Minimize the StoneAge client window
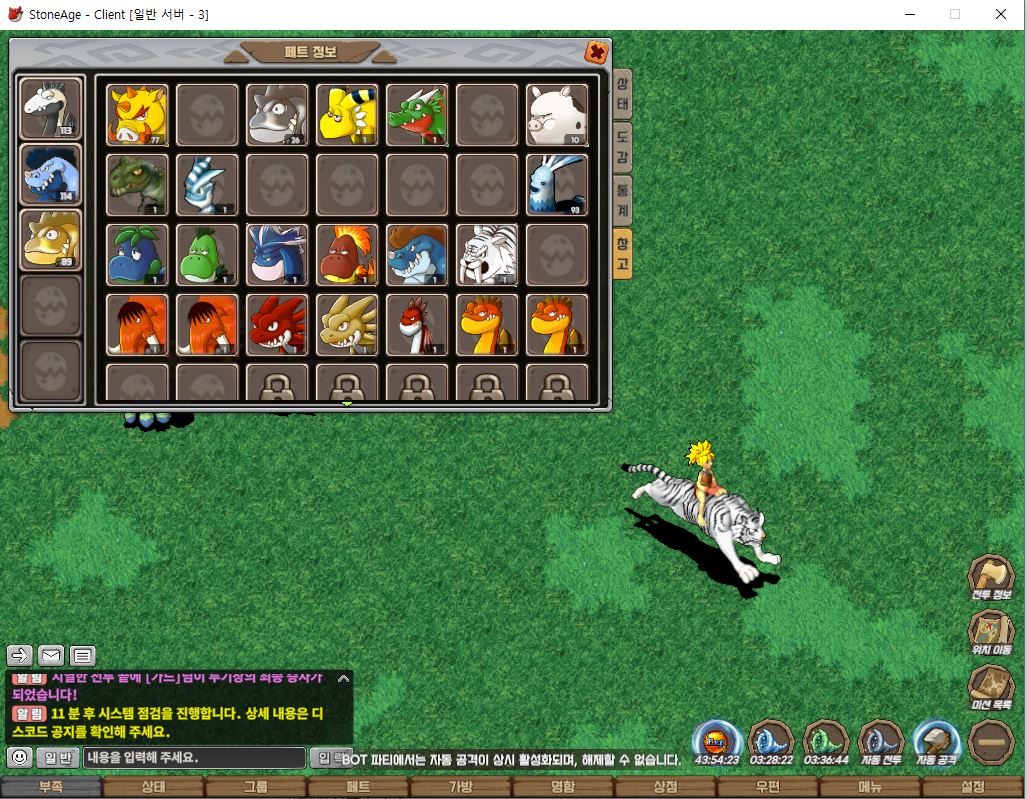1027x799 pixels. click(x=909, y=15)
